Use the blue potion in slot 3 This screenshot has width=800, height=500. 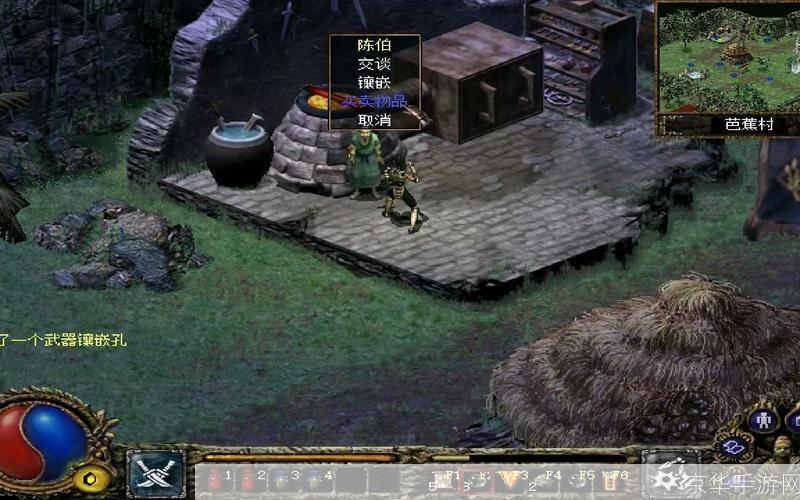click(x=281, y=479)
